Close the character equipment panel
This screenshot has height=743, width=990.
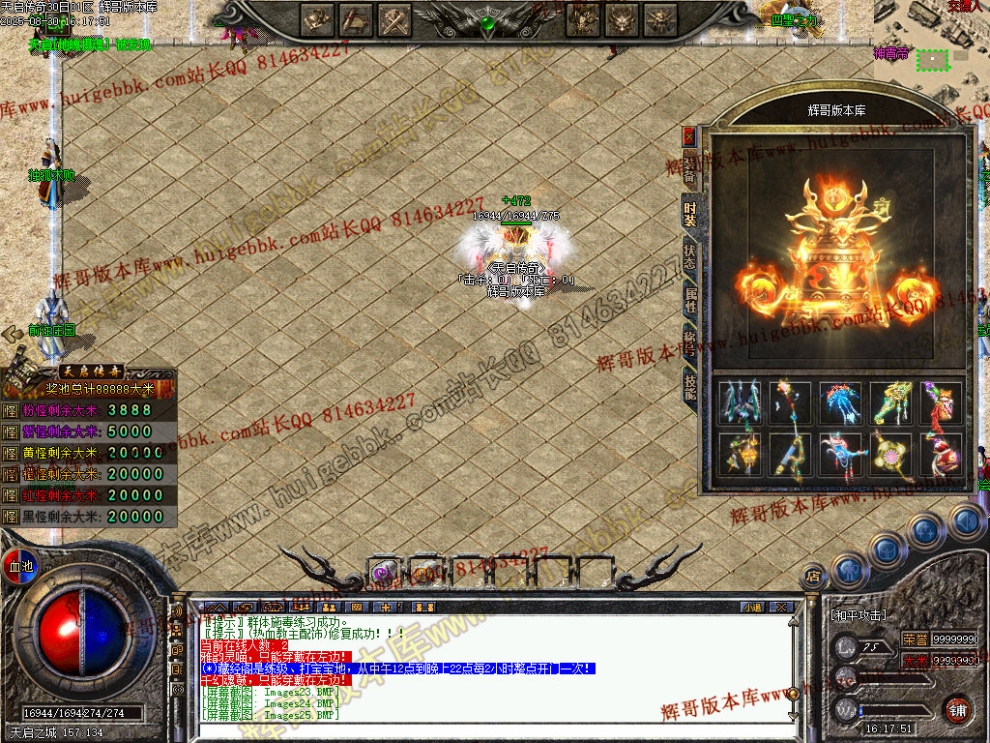689,135
